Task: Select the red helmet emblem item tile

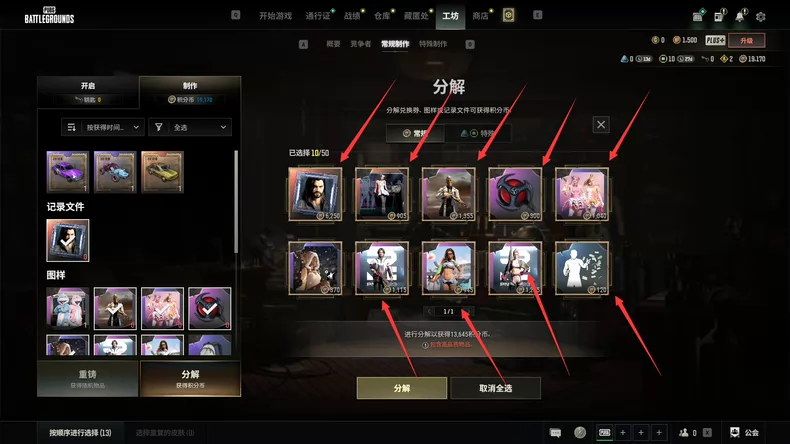Action: click(x=515, y=193)
